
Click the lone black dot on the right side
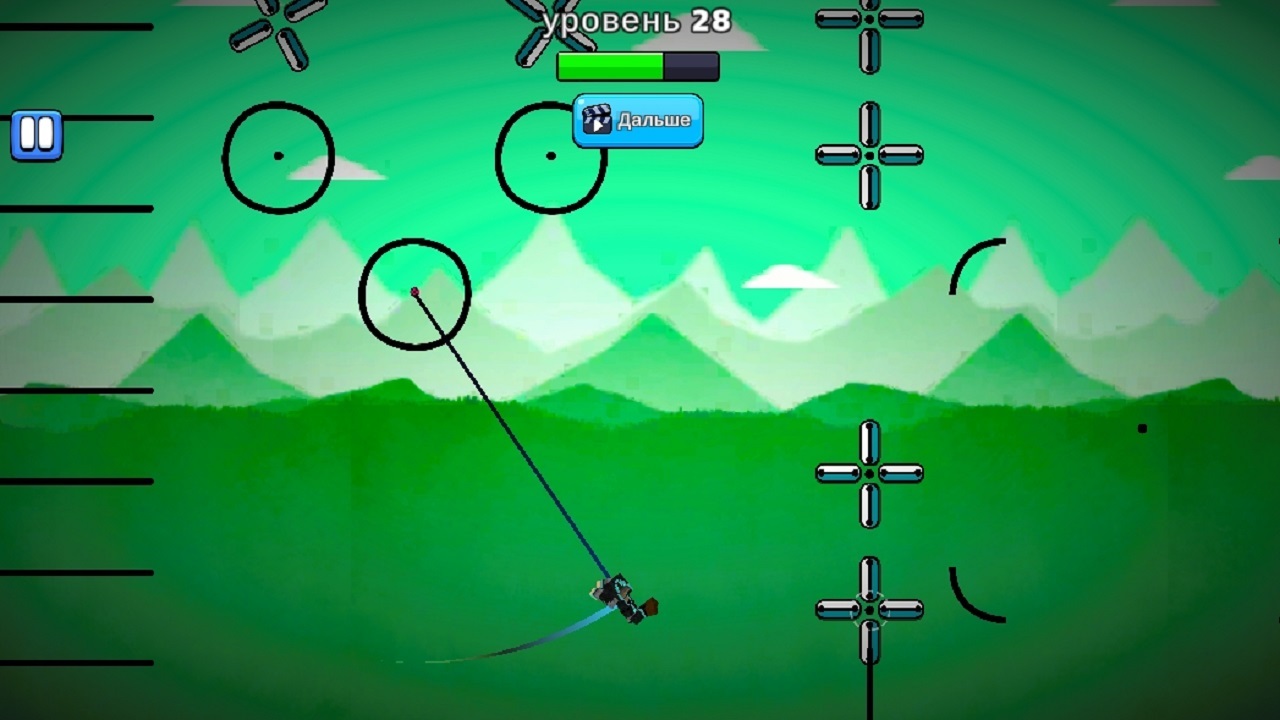[x=1143, y=430]
